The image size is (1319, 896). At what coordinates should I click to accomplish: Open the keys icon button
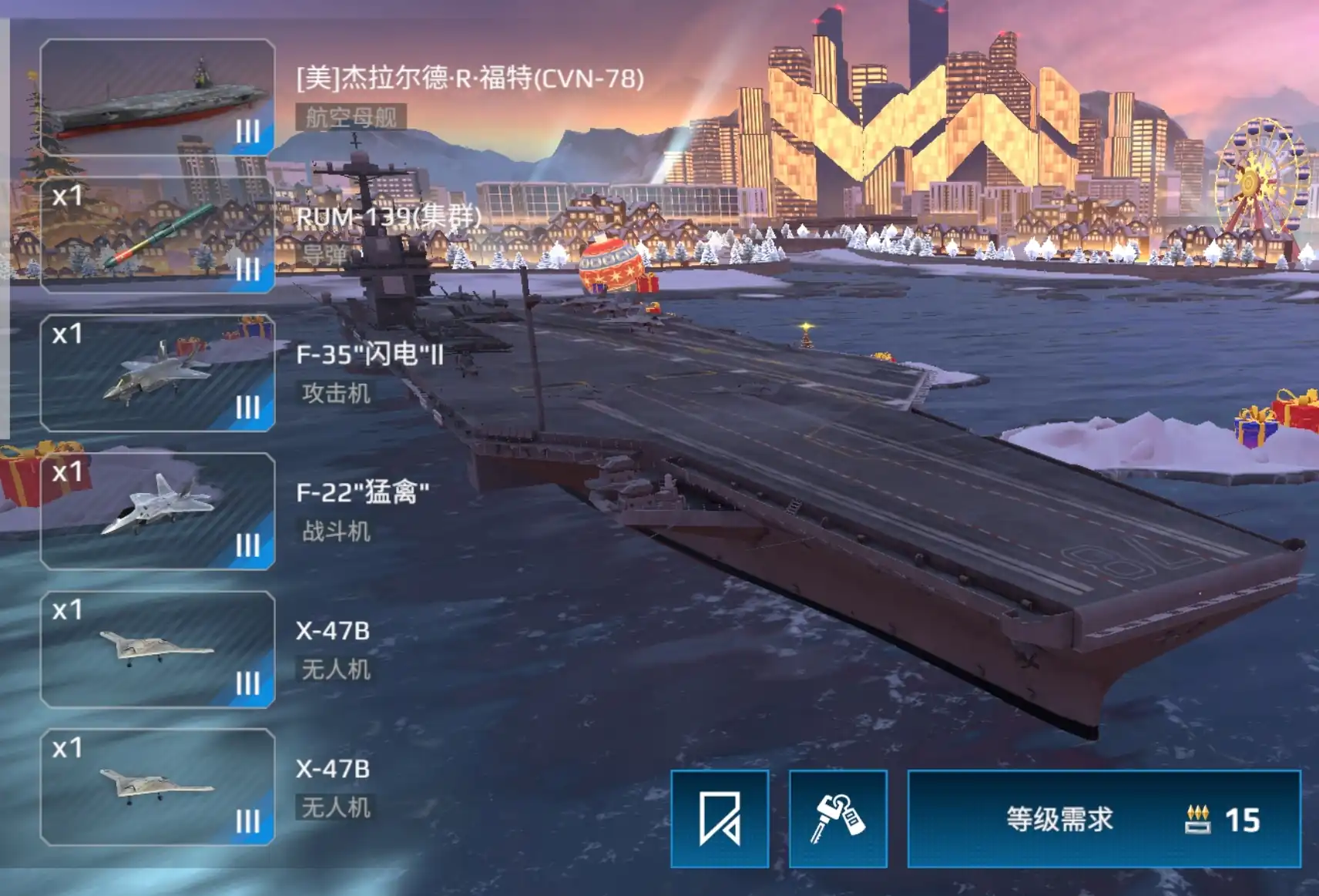coord(838,818)
